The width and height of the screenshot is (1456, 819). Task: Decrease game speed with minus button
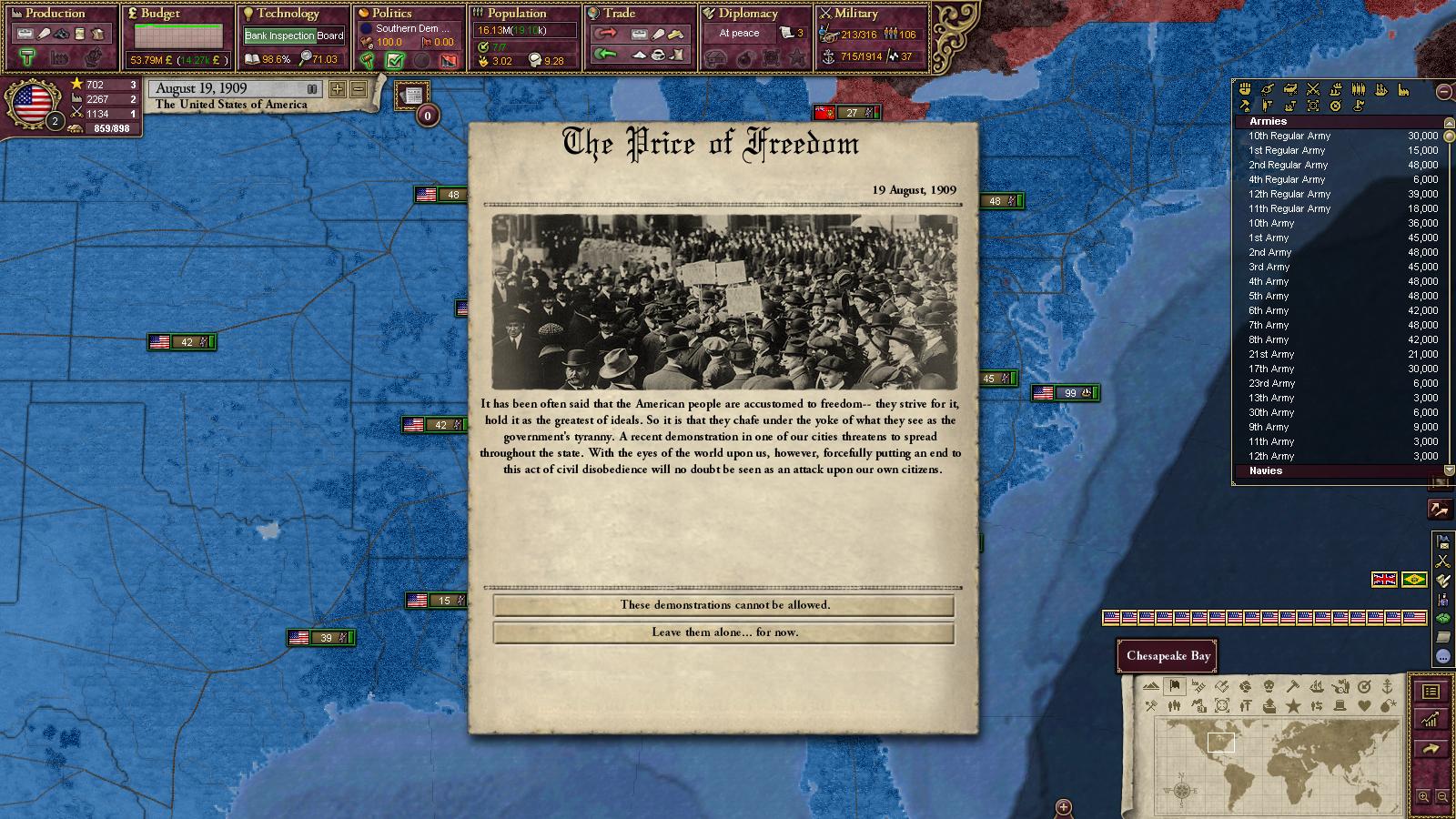coord(358,89)
